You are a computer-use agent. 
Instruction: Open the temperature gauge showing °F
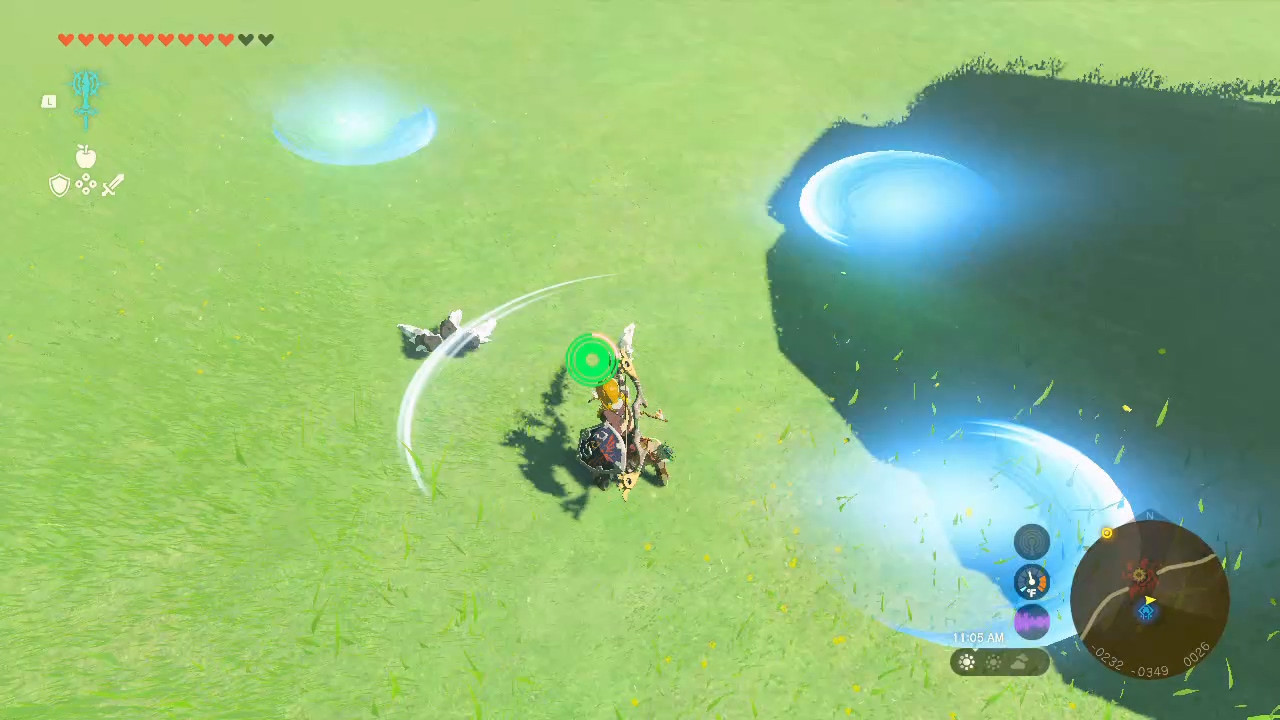tap(1031, 582)
